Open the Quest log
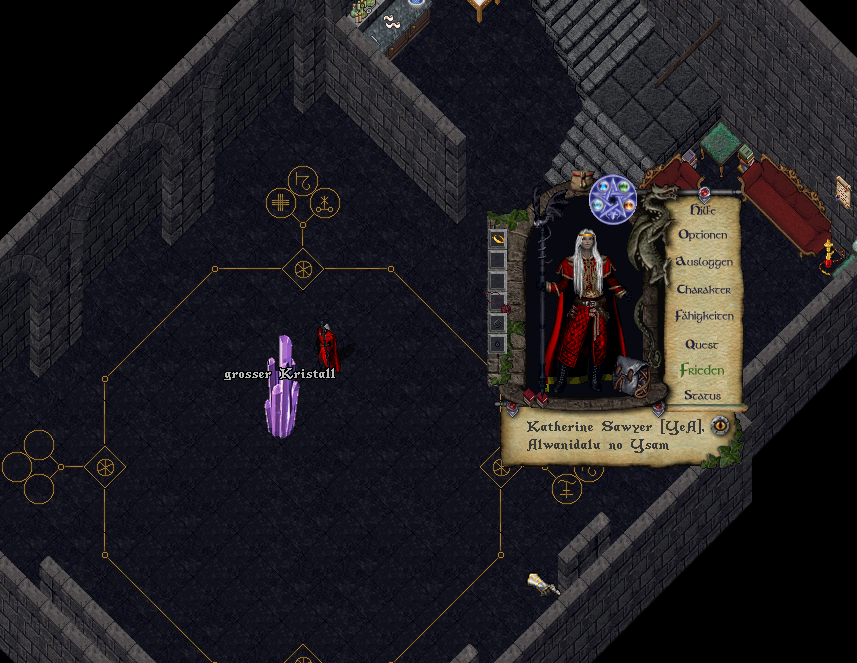This screenshot has width=857, height=663. 702,344
